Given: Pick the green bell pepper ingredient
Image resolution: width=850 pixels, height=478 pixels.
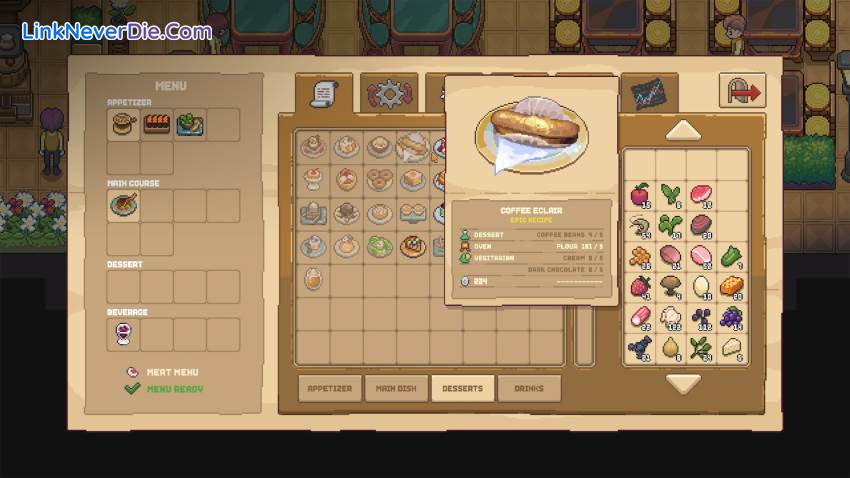Looking at the screenshot, I should (x=731, y=256).
